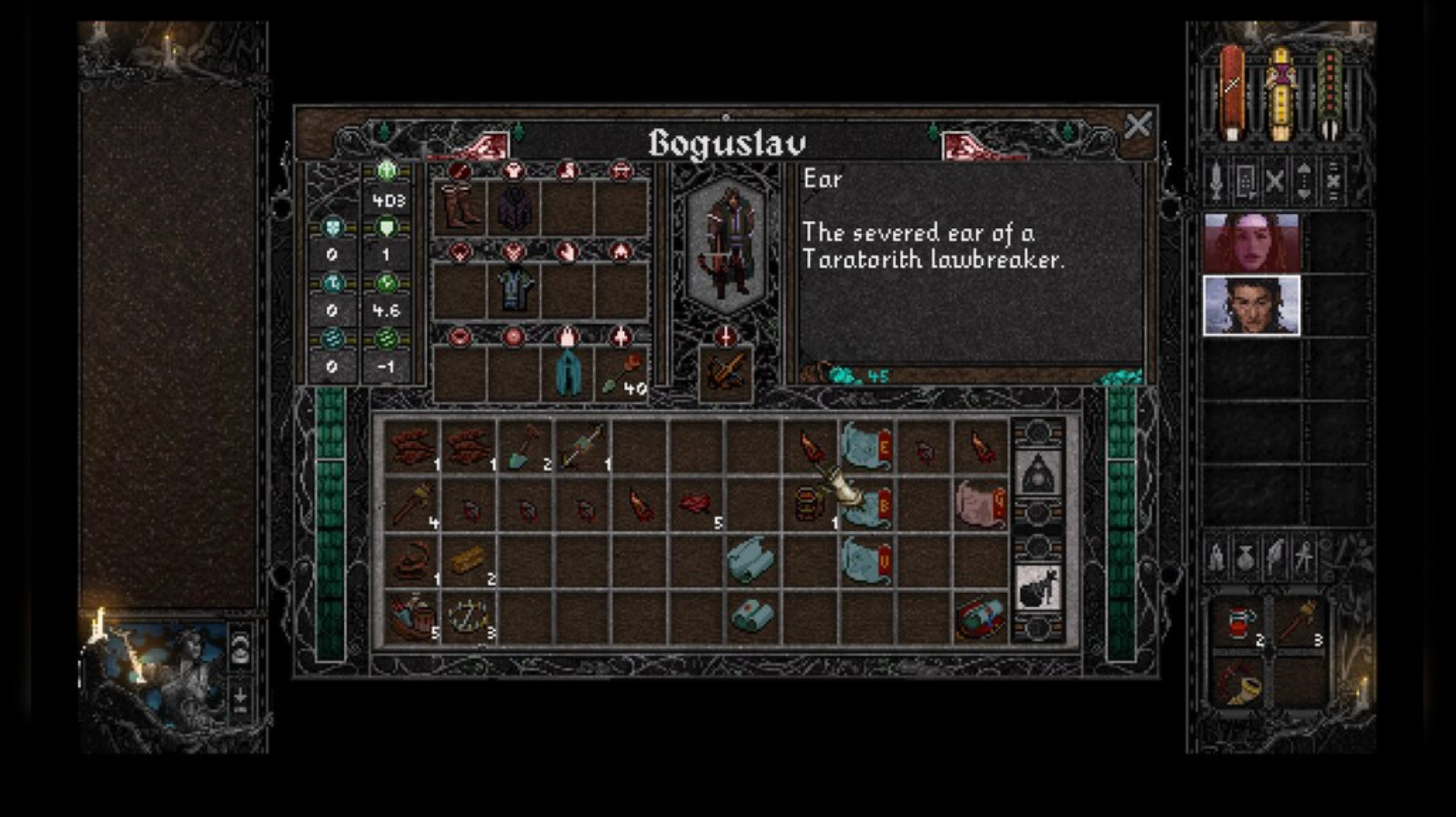Select the wooden planks stack
The width and height of the screenshot is (1456, 817).
469,561
